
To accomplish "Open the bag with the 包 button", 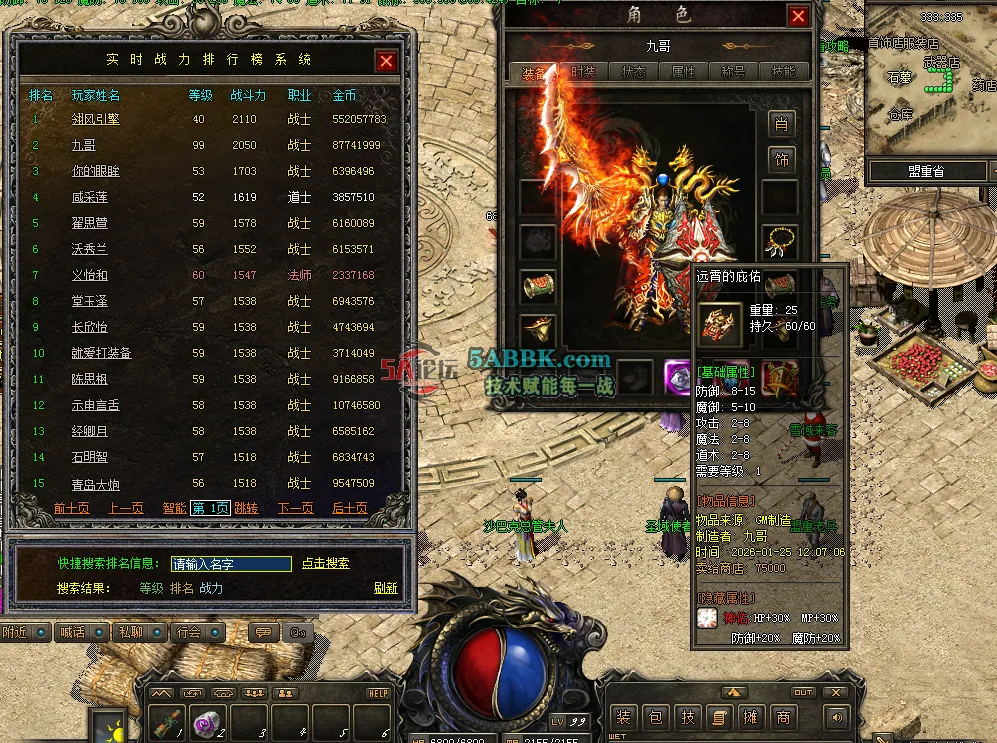I will [x=655, y=717].
